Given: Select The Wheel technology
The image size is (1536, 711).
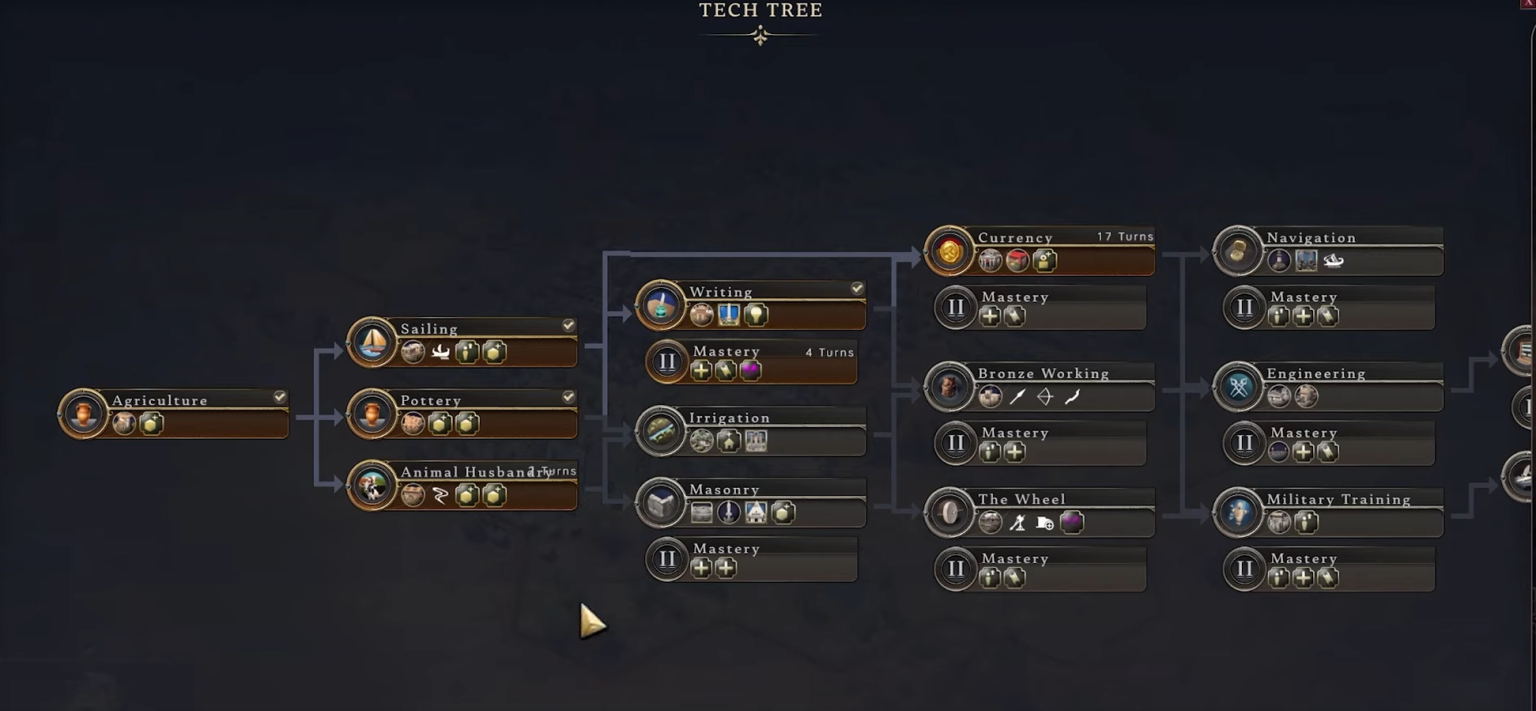Looking at the screenshot, I should 1040,512.
